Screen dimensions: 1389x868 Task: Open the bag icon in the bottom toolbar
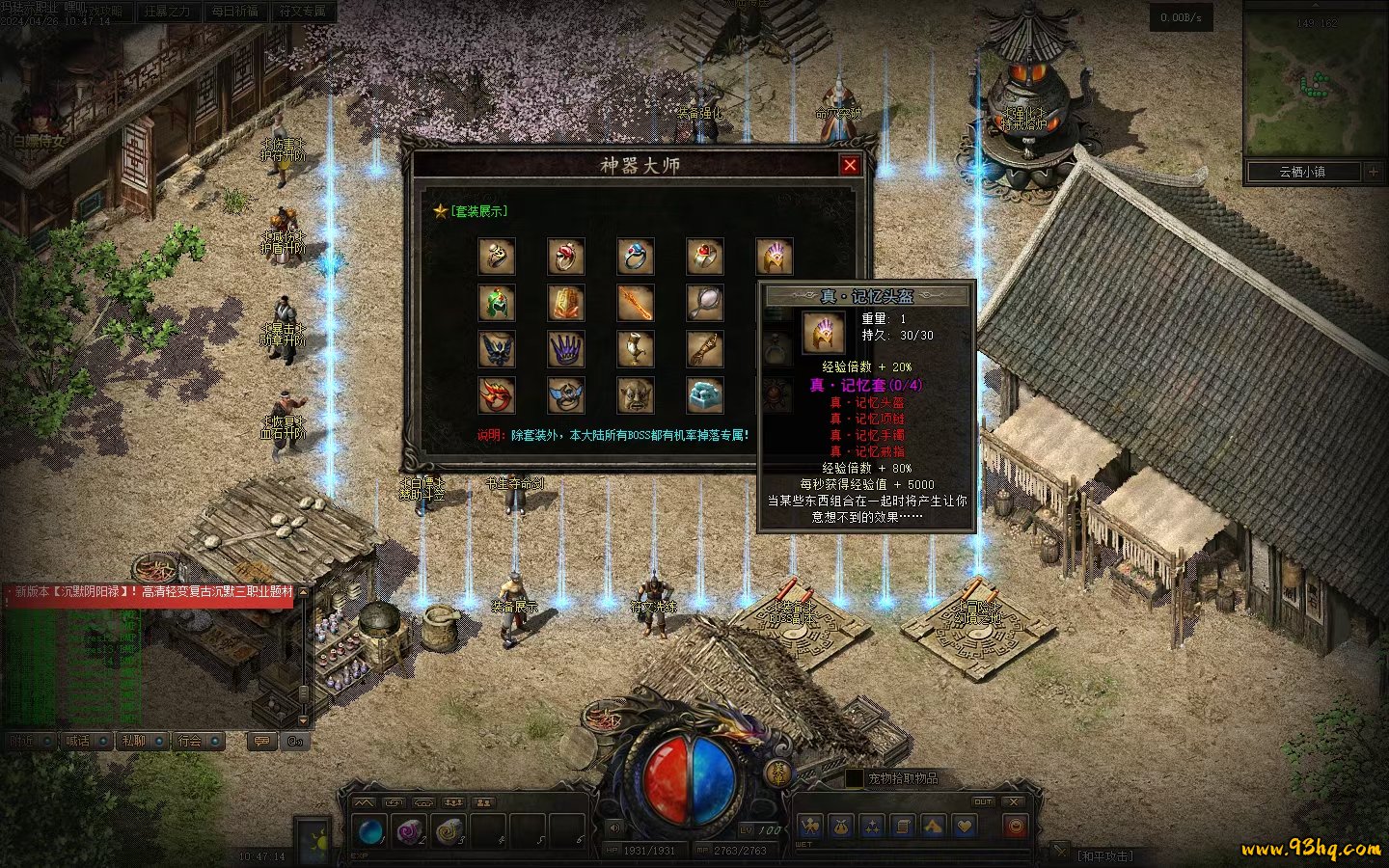coord(841,827)
